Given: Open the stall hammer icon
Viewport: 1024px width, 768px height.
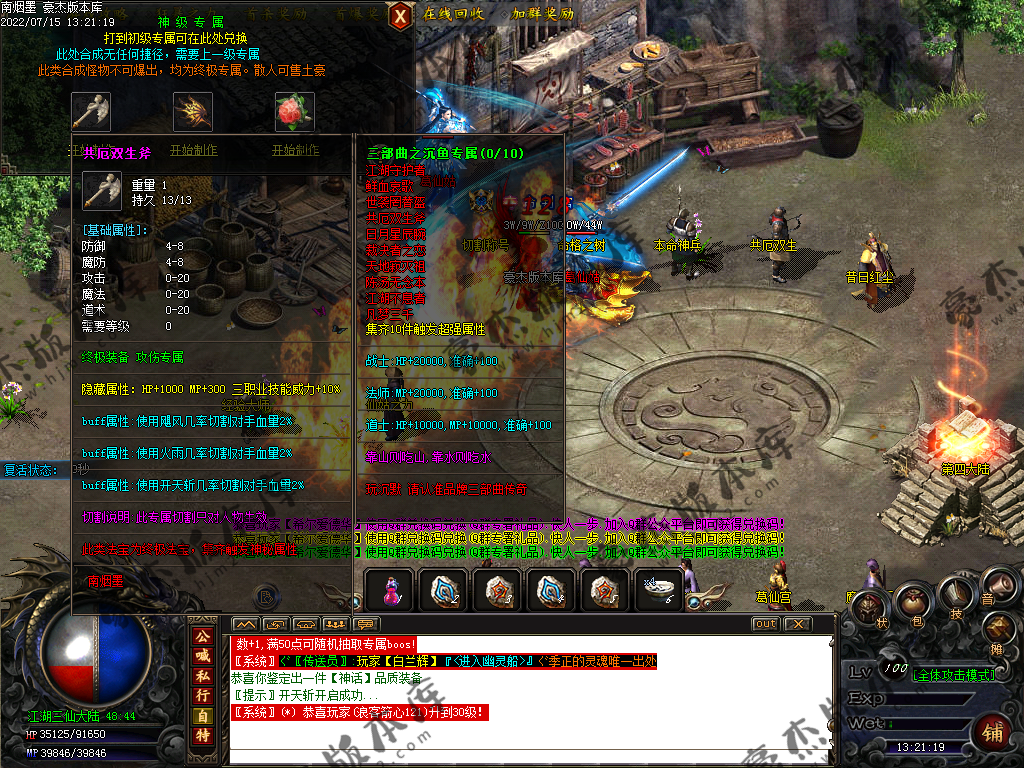Looking at the screenshot, I should pyautogui.click(x=998, y=629).
